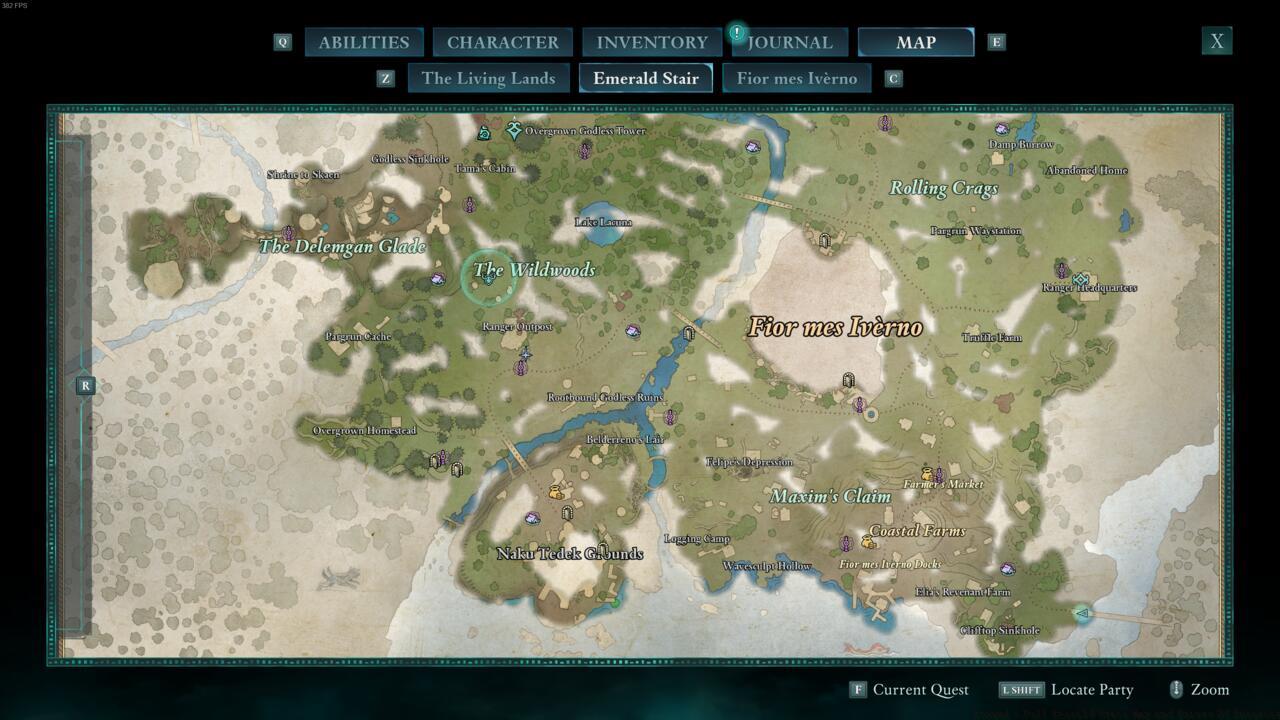Activate the Locate Party control
Viewport: 1280px width, 720px height.
[x=1091, y=689]
